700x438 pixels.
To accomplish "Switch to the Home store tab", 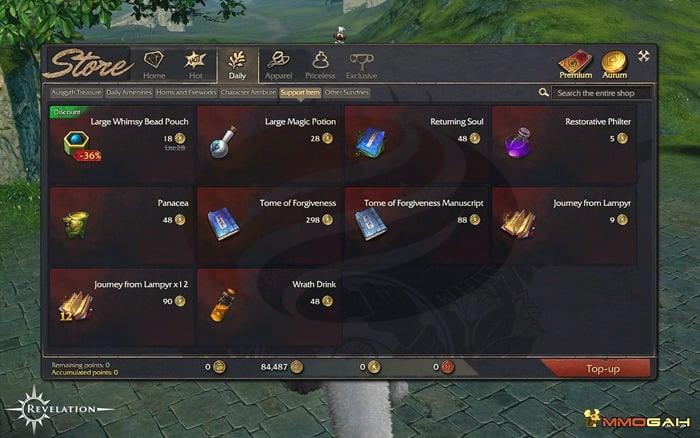I will [154, 64].
